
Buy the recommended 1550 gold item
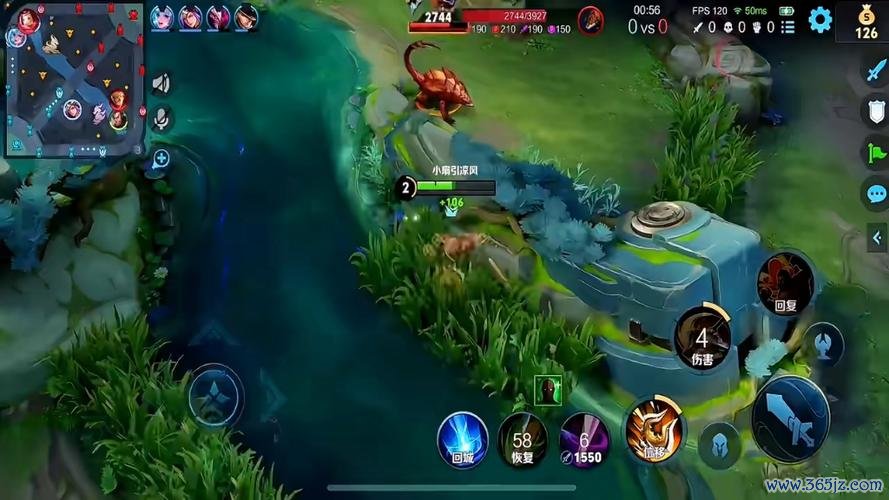point(583,440)
